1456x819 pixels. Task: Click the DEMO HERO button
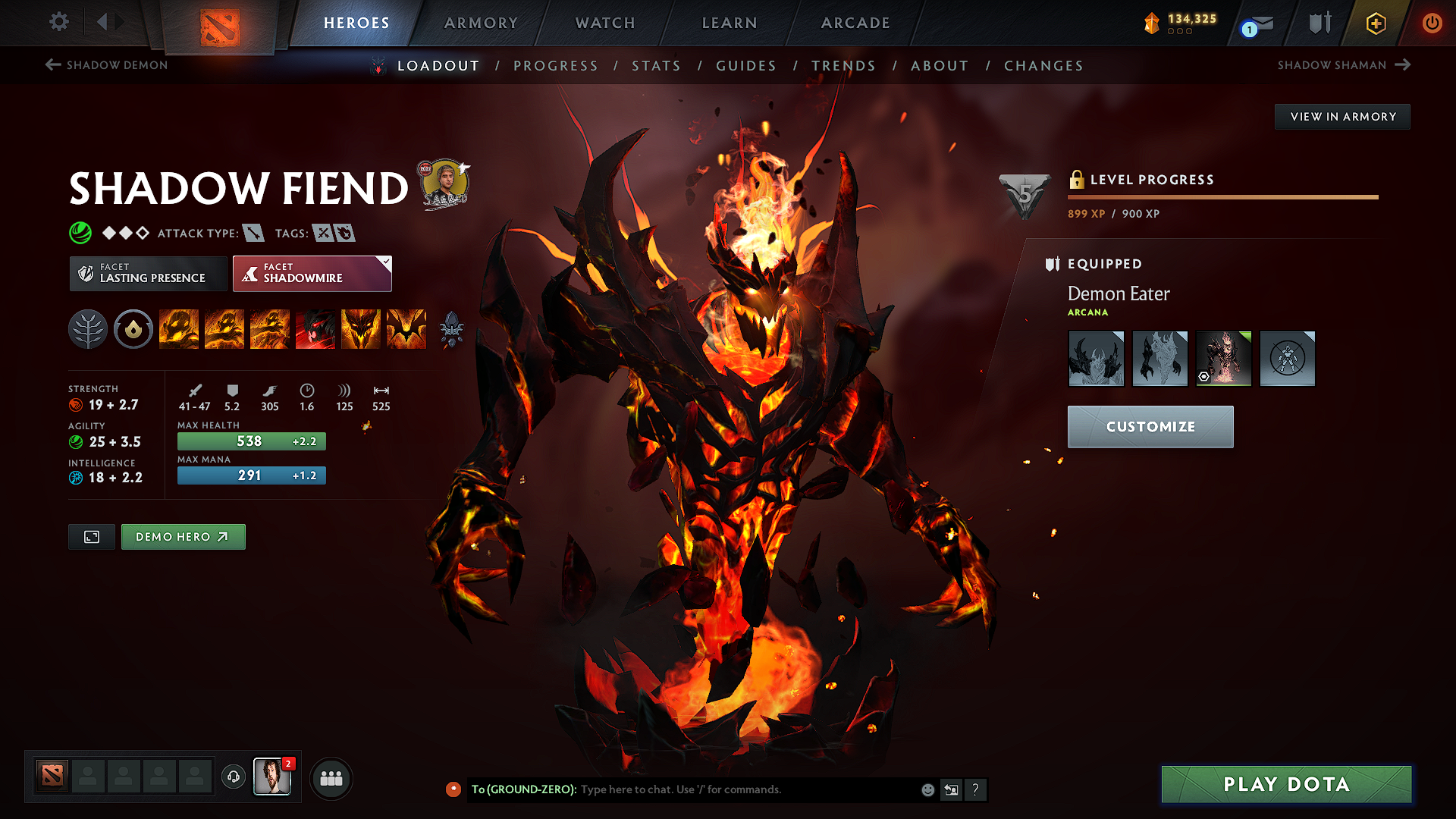(x=183, y=536)
